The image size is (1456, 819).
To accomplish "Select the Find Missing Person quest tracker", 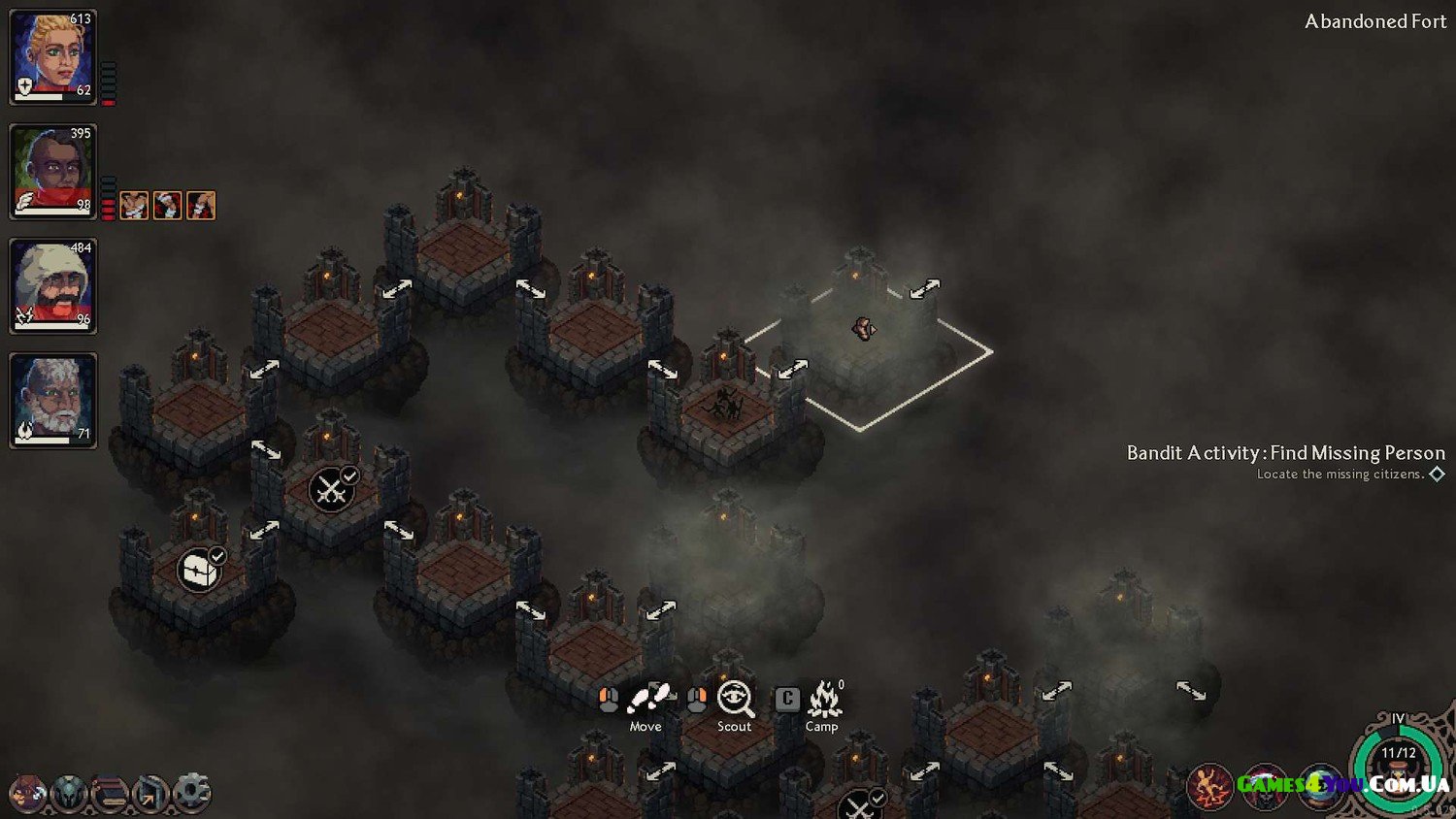I will (1285, 453).
